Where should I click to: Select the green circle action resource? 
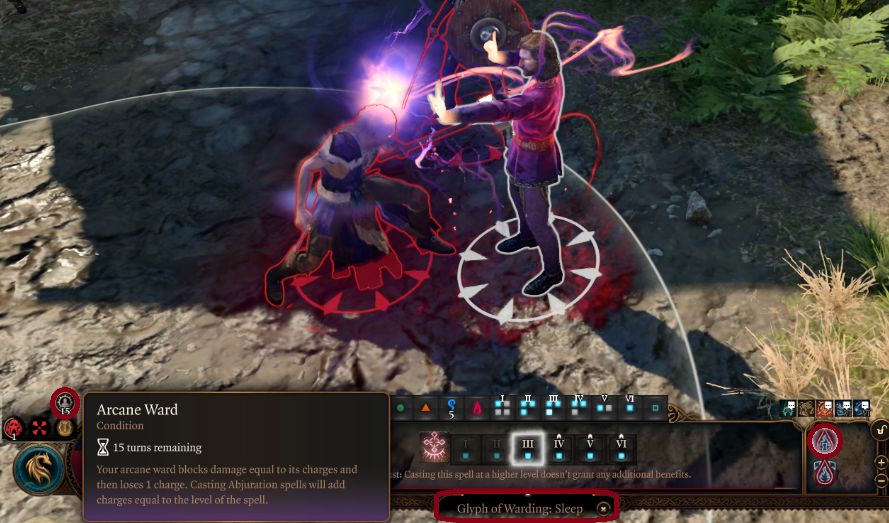(400, 408)
